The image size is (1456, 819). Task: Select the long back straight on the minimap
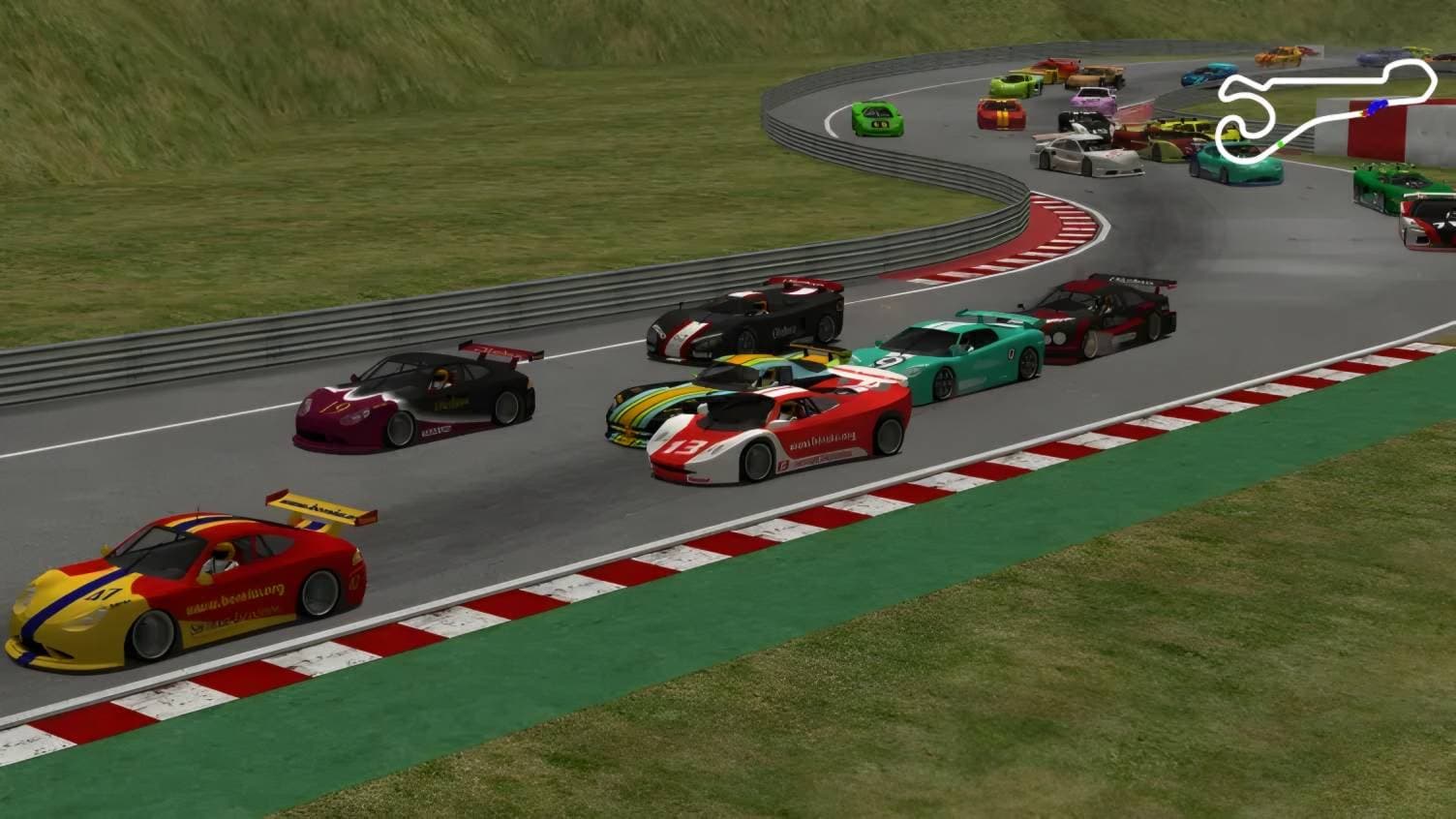(x=1323, y=80)
